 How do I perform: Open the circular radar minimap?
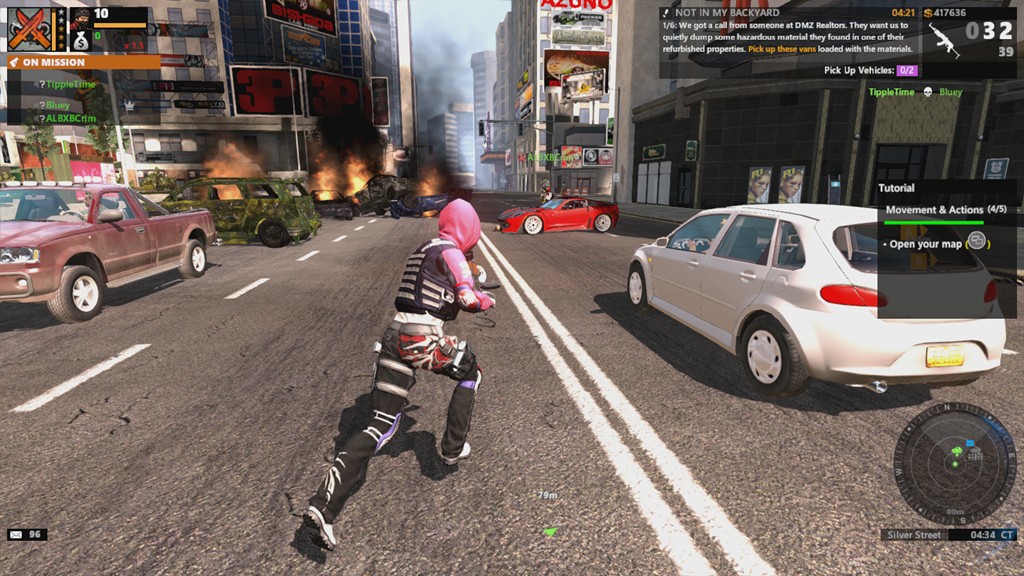pyautogui.click(x=954, y=463)
